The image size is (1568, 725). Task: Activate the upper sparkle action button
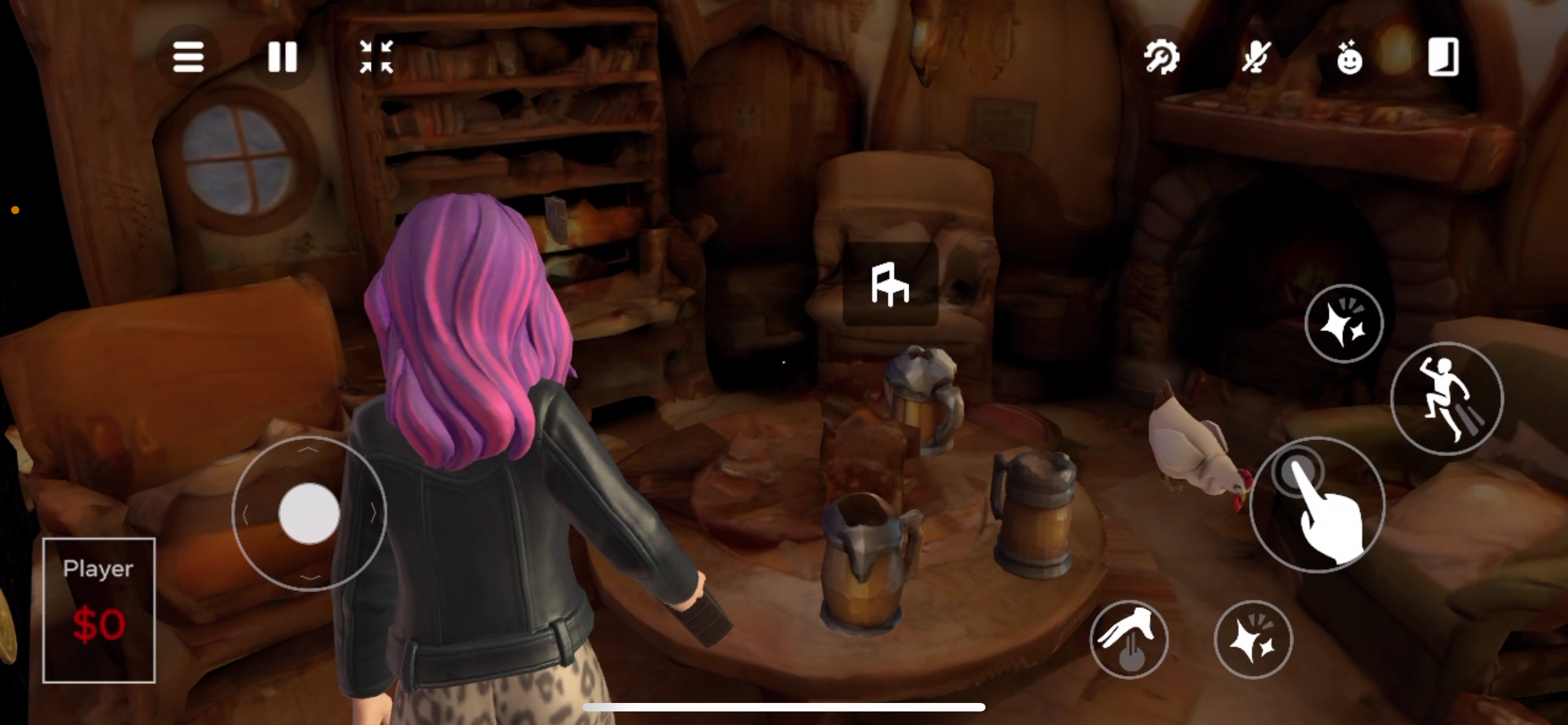pyautogui.click(x=1344, y=322)
